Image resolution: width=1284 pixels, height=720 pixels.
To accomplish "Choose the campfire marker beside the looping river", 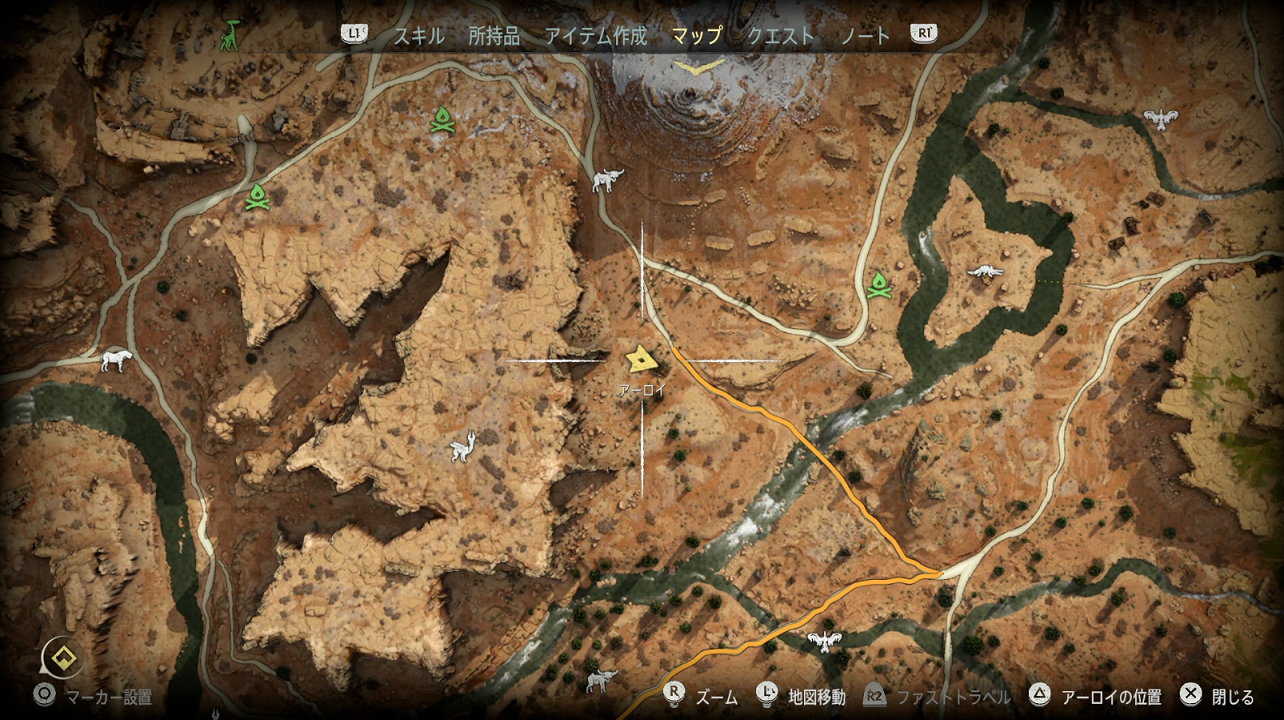I will click(879, 284).
